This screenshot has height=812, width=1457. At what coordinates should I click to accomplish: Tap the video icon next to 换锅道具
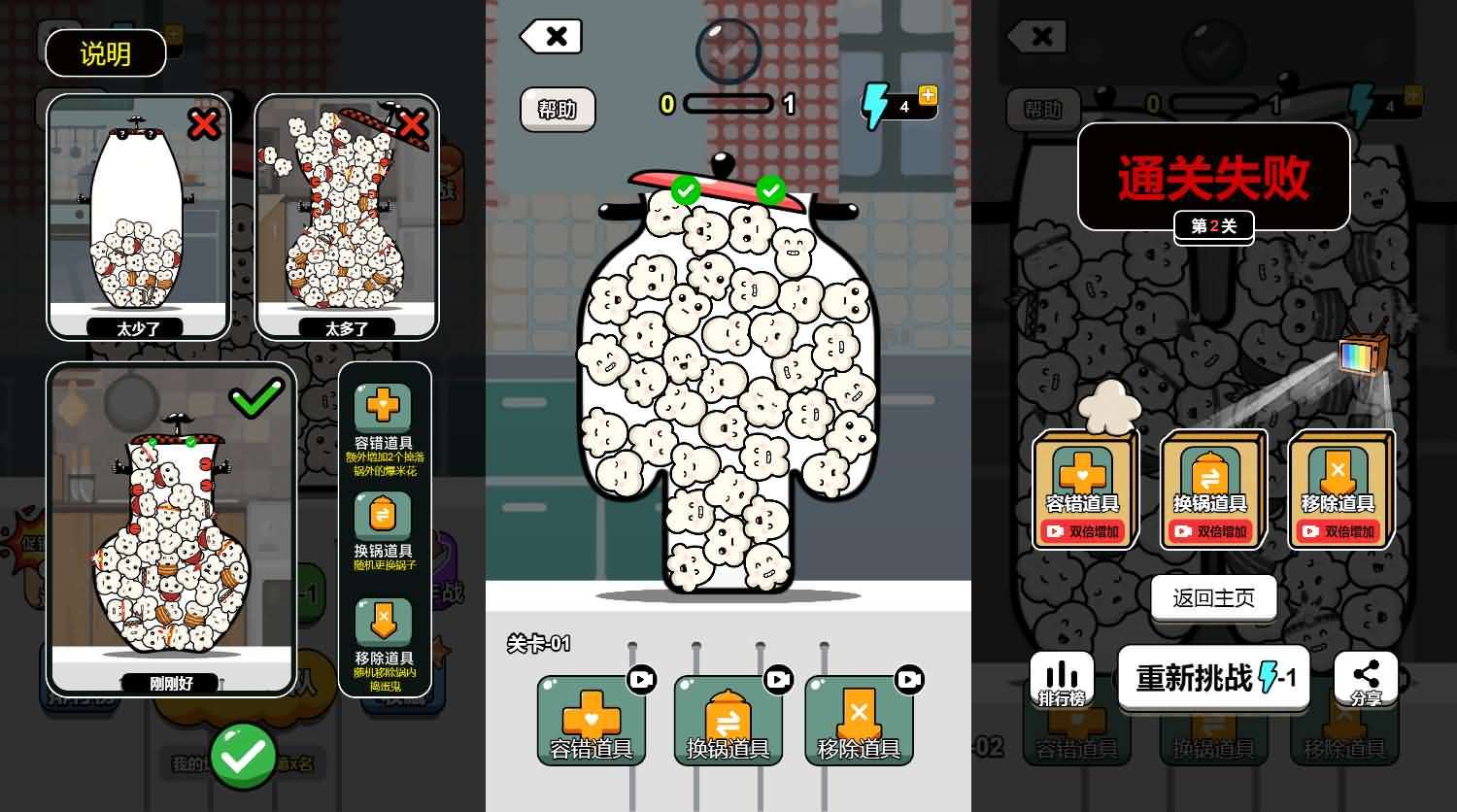coord(777,680)
